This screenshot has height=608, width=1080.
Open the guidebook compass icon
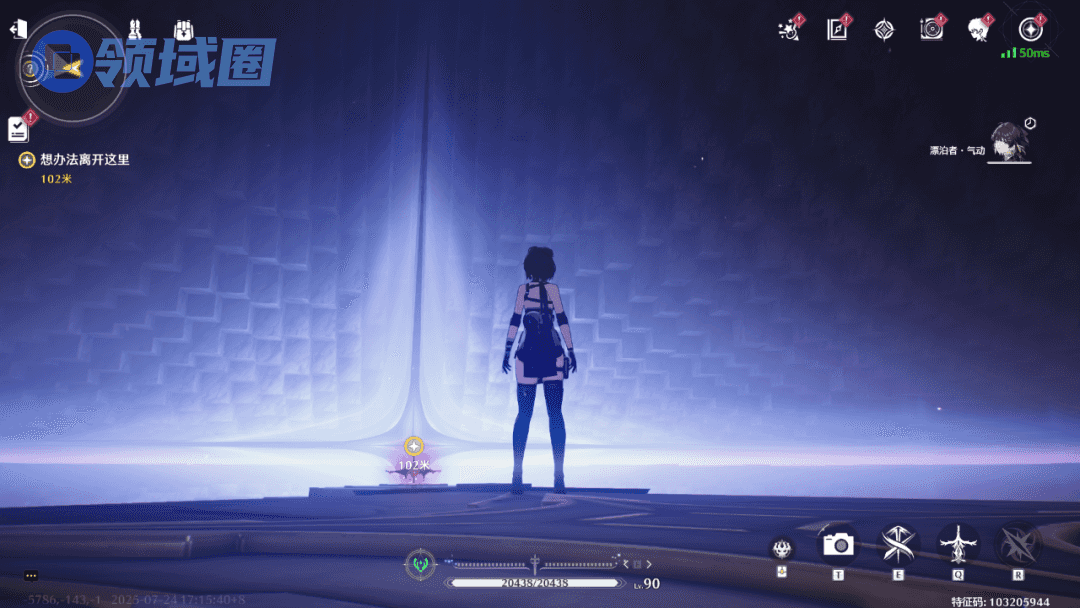point(836,29)
